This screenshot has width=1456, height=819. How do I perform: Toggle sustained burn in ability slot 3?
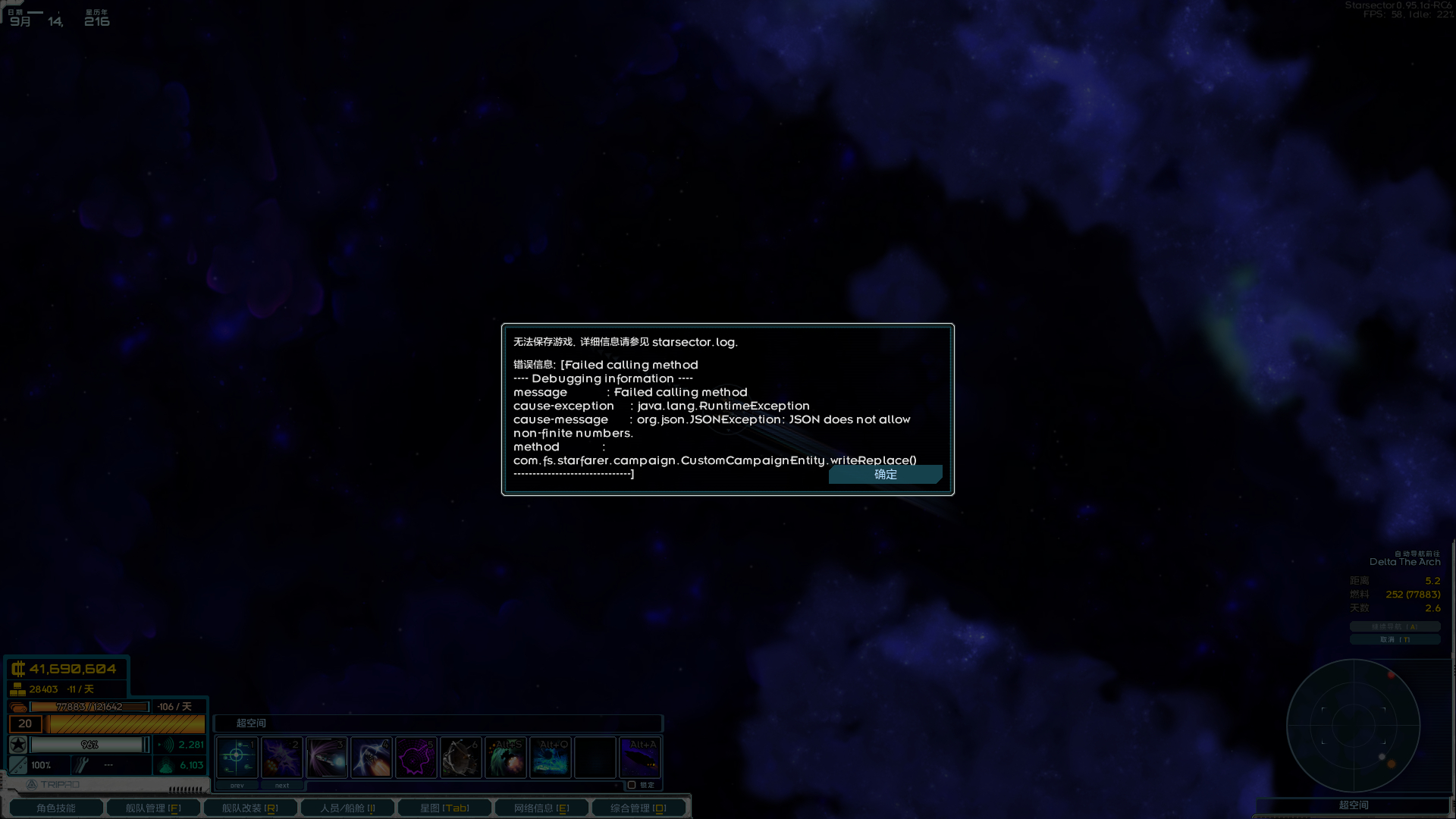point(327,757)
